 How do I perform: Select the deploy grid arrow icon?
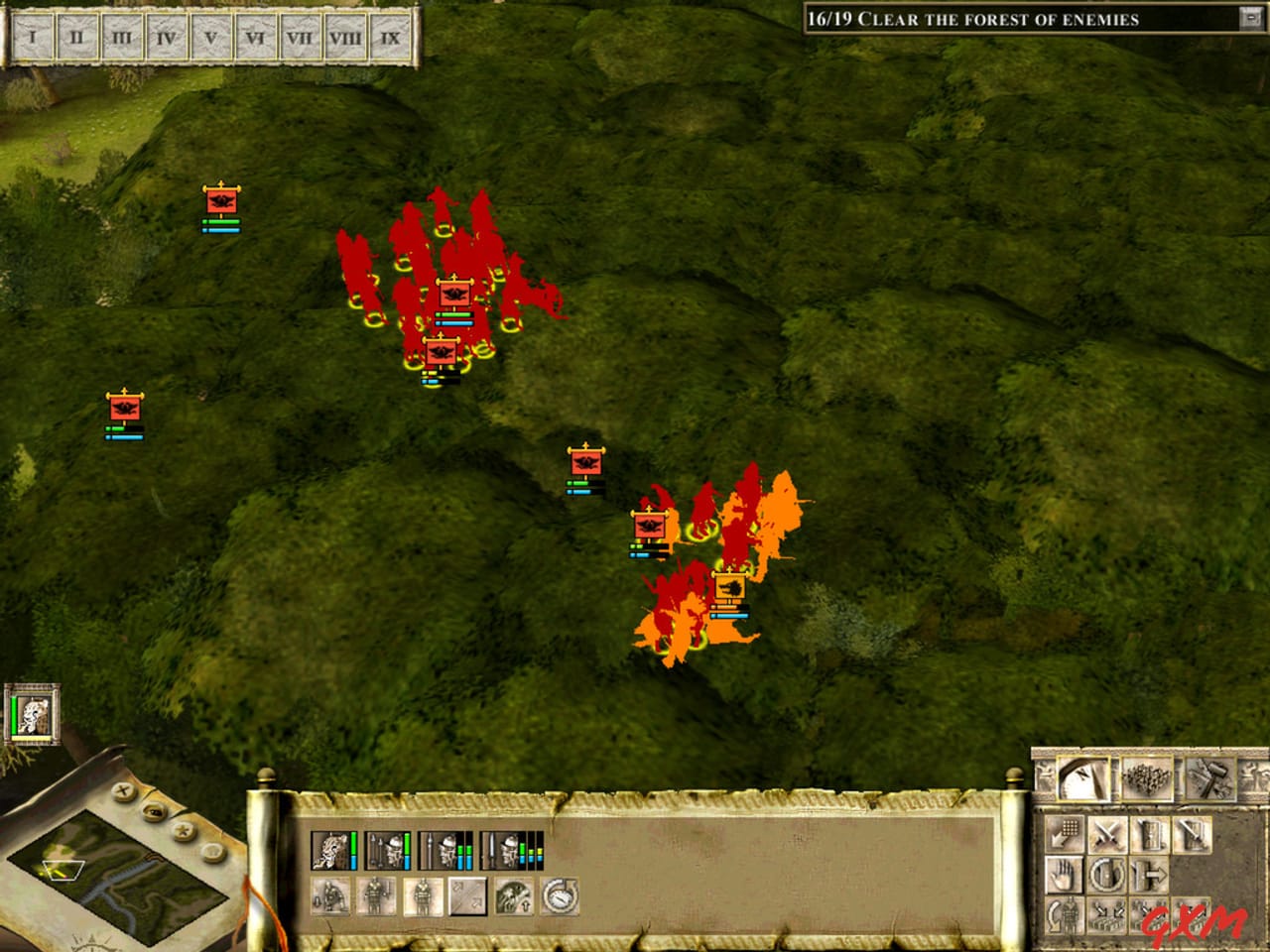[x=1065, y=834]
